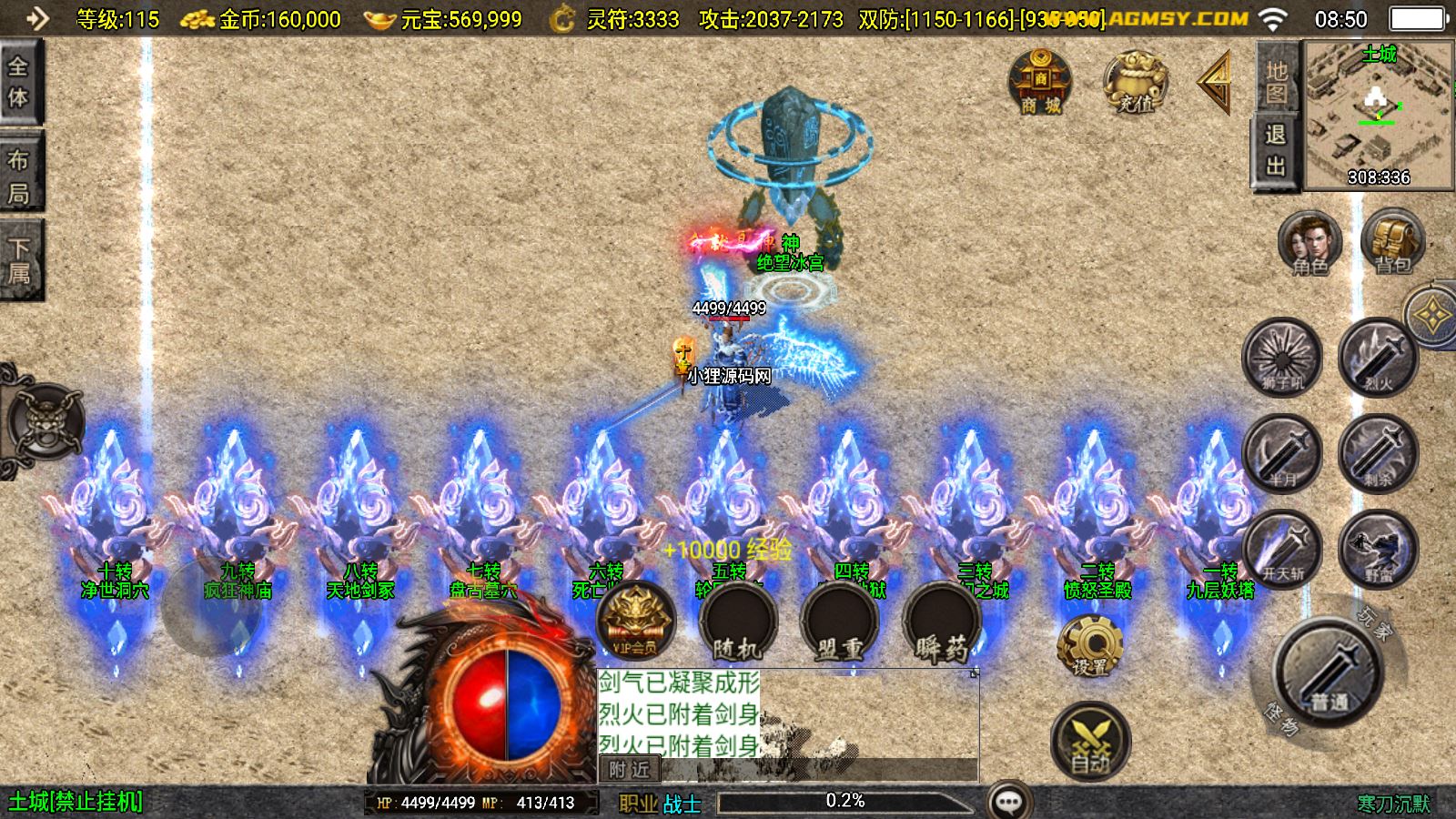This screenshot has width=1456, height=819.
Task: Collapse the top icon bar arrow
Action: pyautogui.click(x=1215, y=83)
